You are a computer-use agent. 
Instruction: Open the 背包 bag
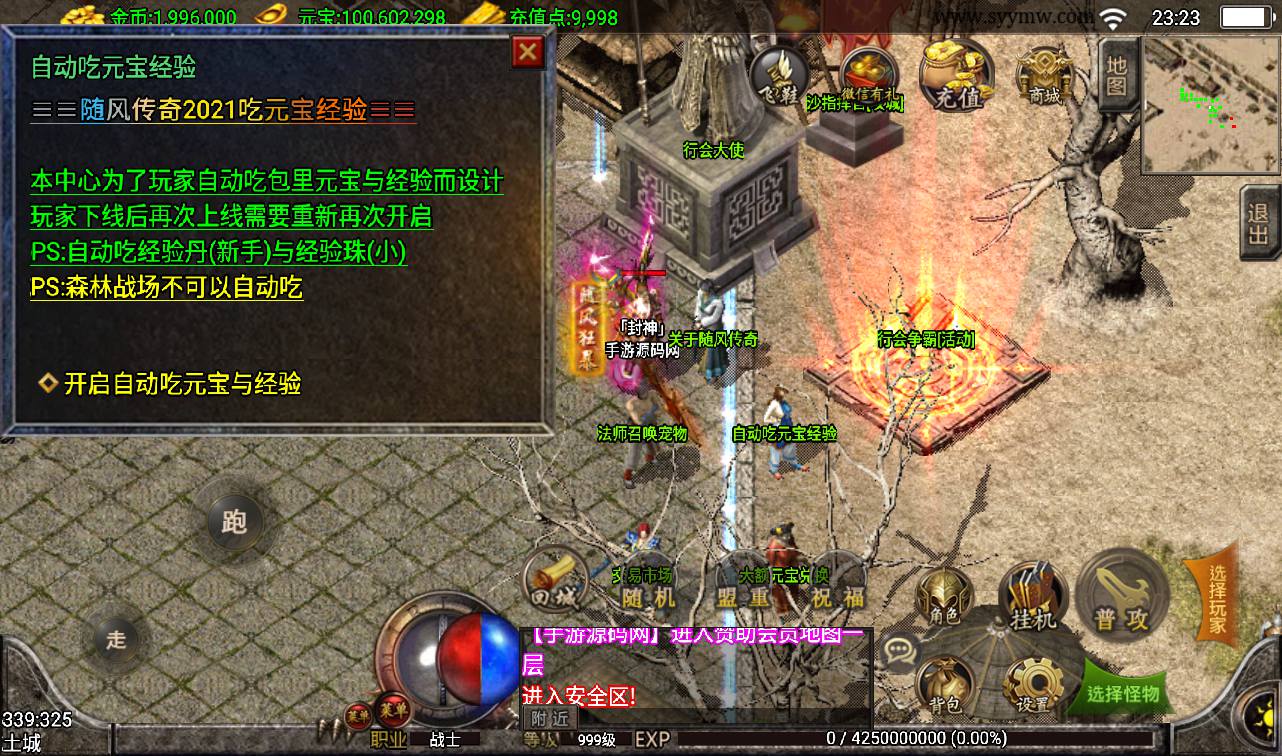click(x=945, y=688)
